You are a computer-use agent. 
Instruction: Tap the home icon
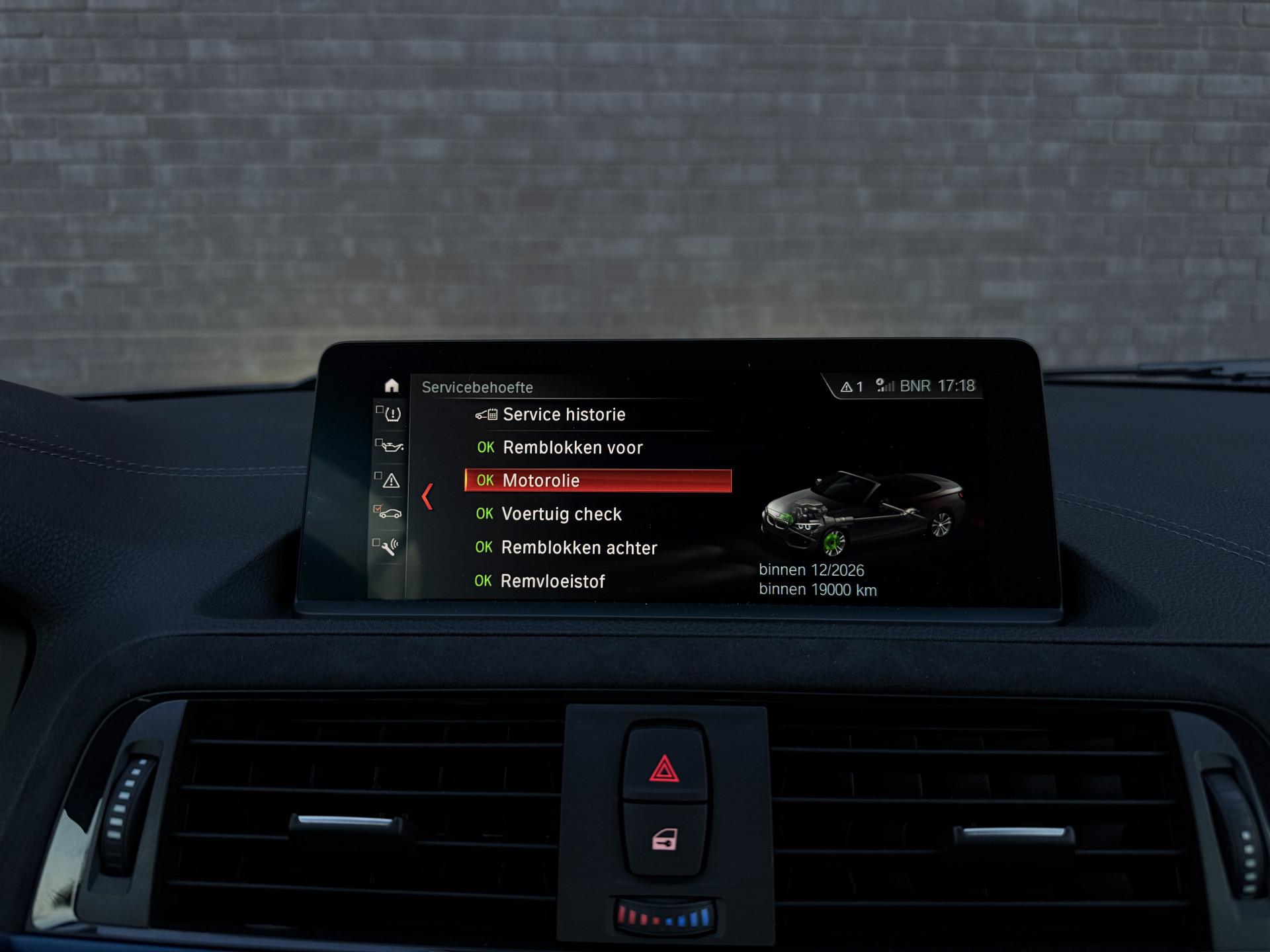(x=392, y=385)
